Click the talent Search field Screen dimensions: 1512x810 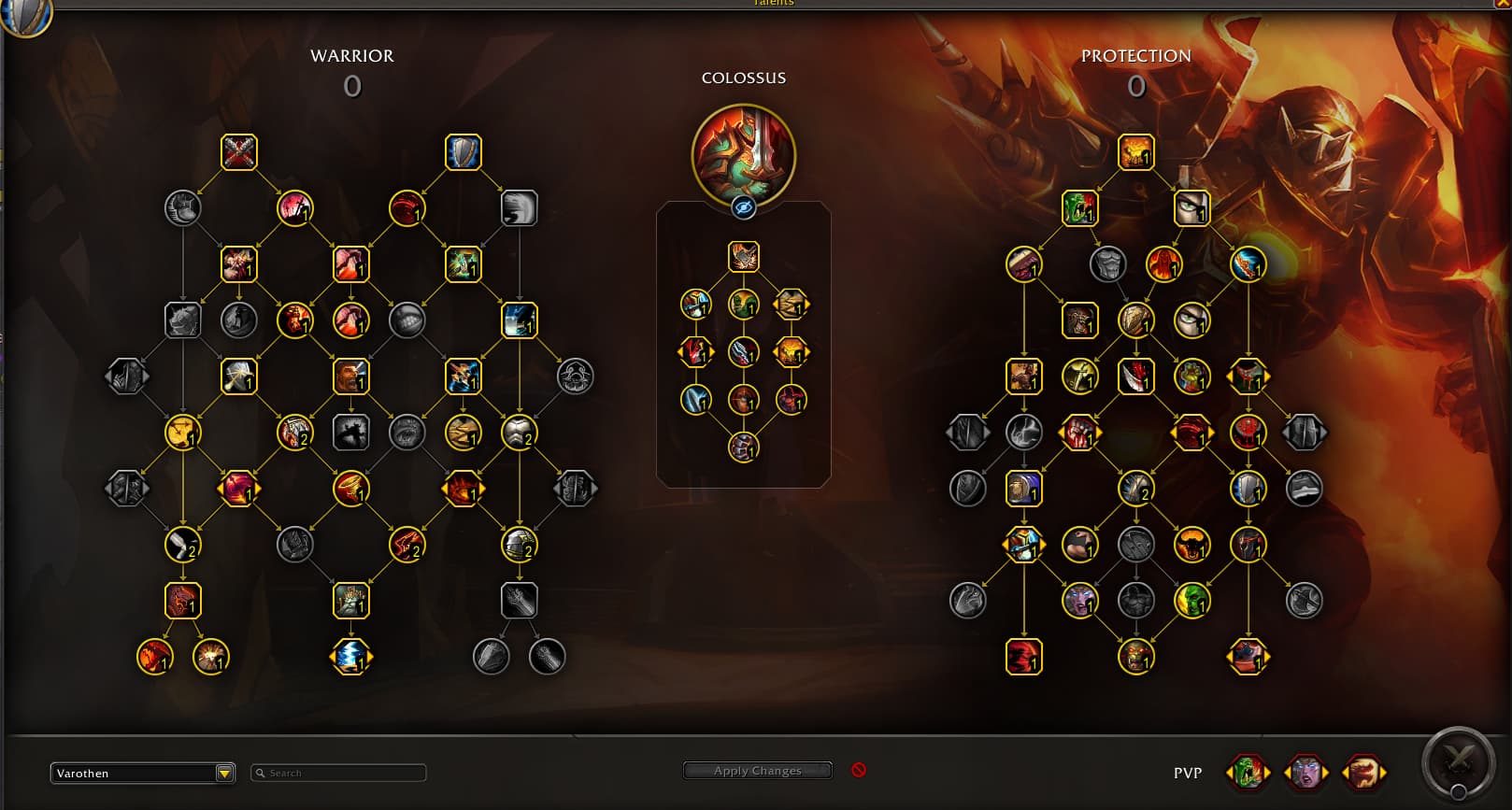(339, 773)
